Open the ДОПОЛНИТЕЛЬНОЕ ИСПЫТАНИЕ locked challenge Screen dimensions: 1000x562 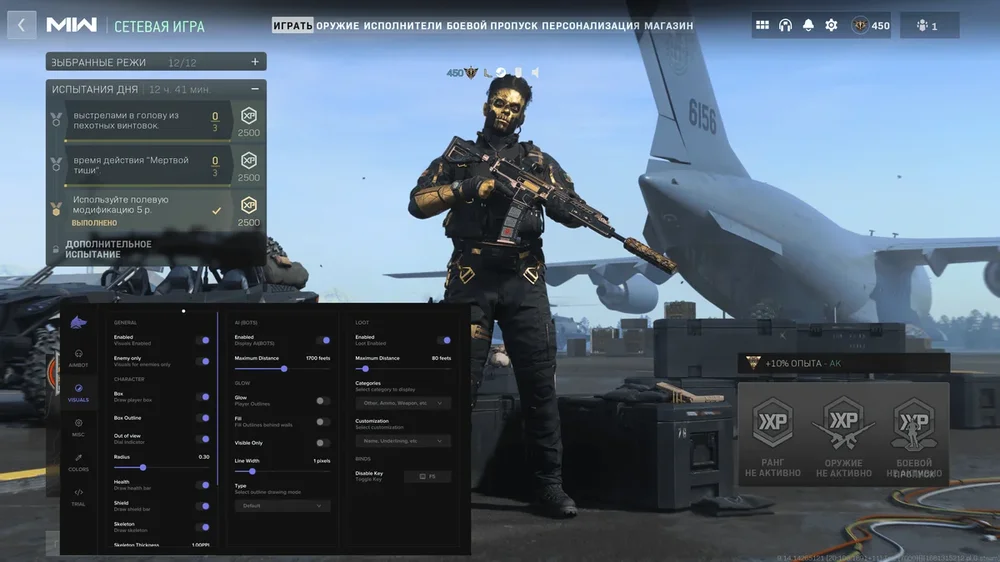tap(108, 249)
